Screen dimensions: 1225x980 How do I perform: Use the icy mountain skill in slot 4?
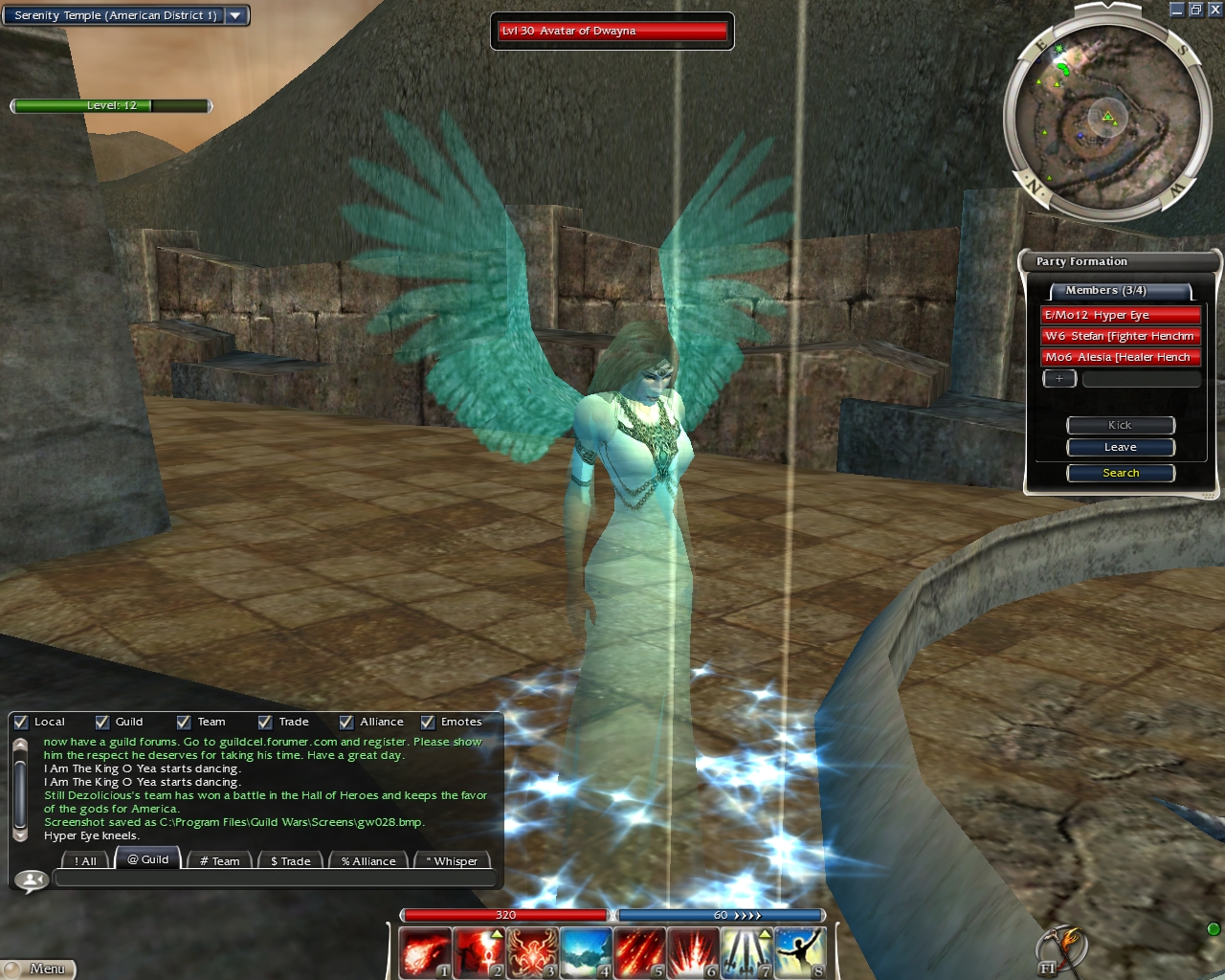(585, 952)
